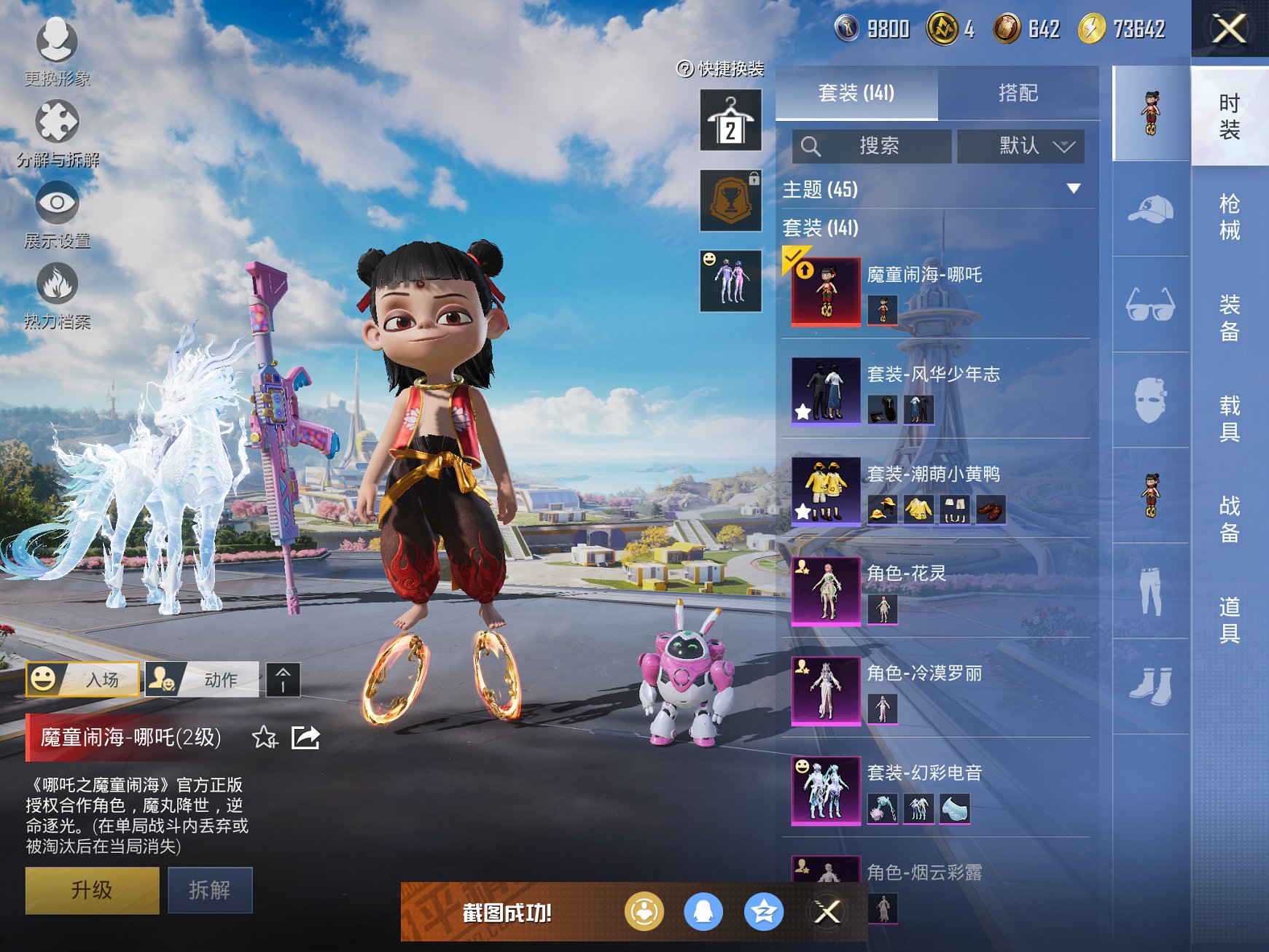Switch to the 动作 action tab
This screenshot has width=1269, height=952.
tap(203, 679)
